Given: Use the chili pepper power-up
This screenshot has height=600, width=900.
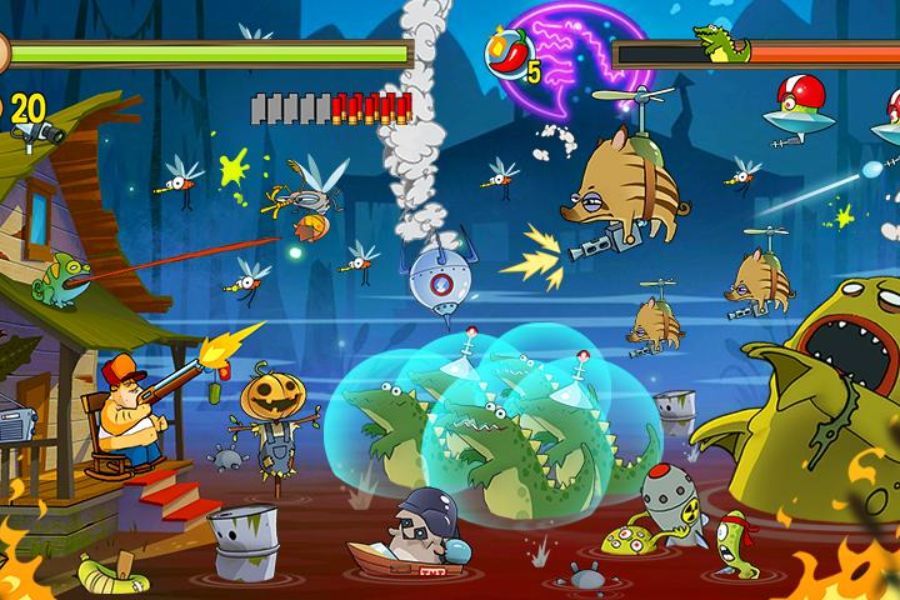Looking at the screenshot, I should 510,56.
